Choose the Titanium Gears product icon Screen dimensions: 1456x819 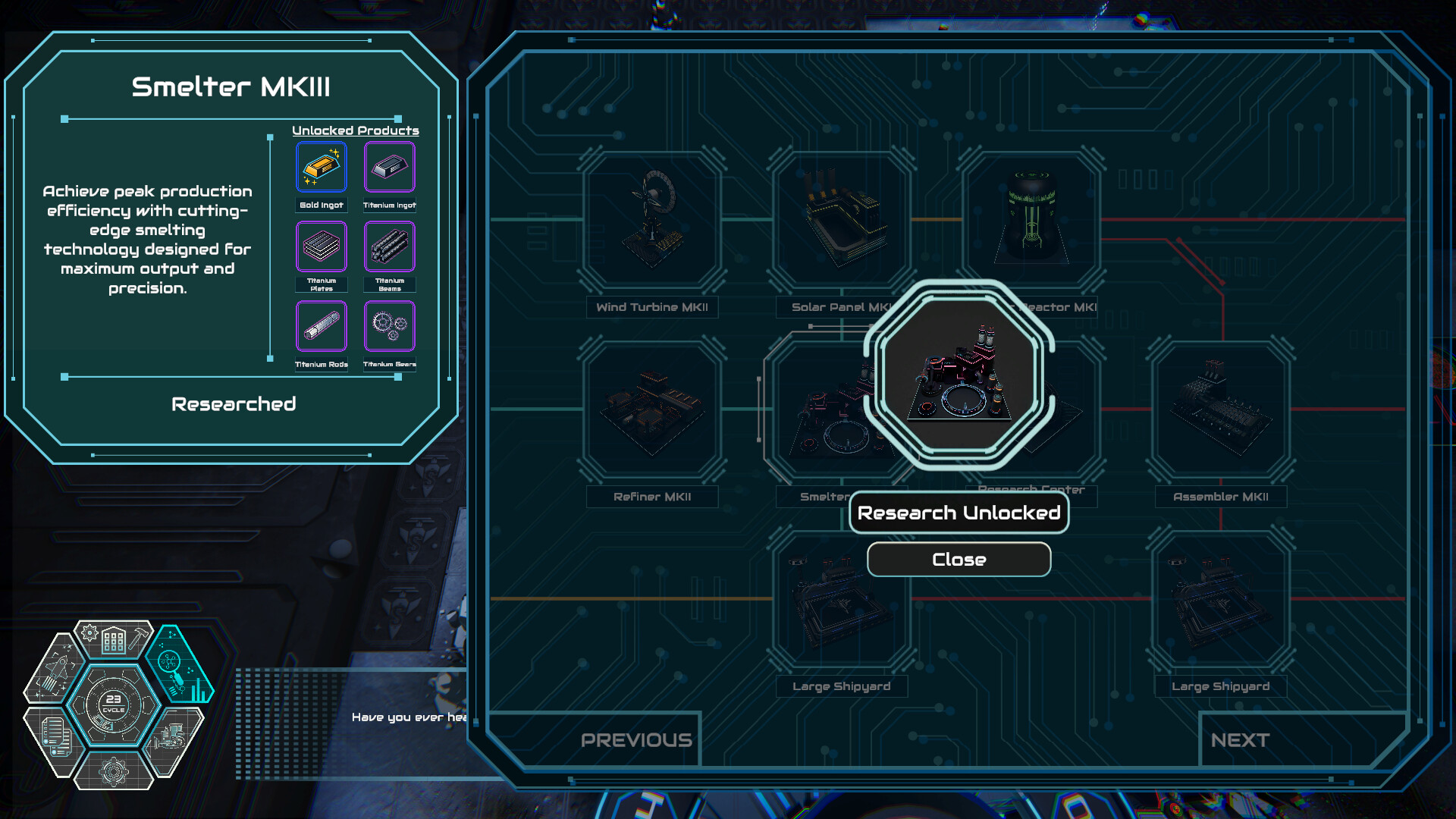(390, 327)
